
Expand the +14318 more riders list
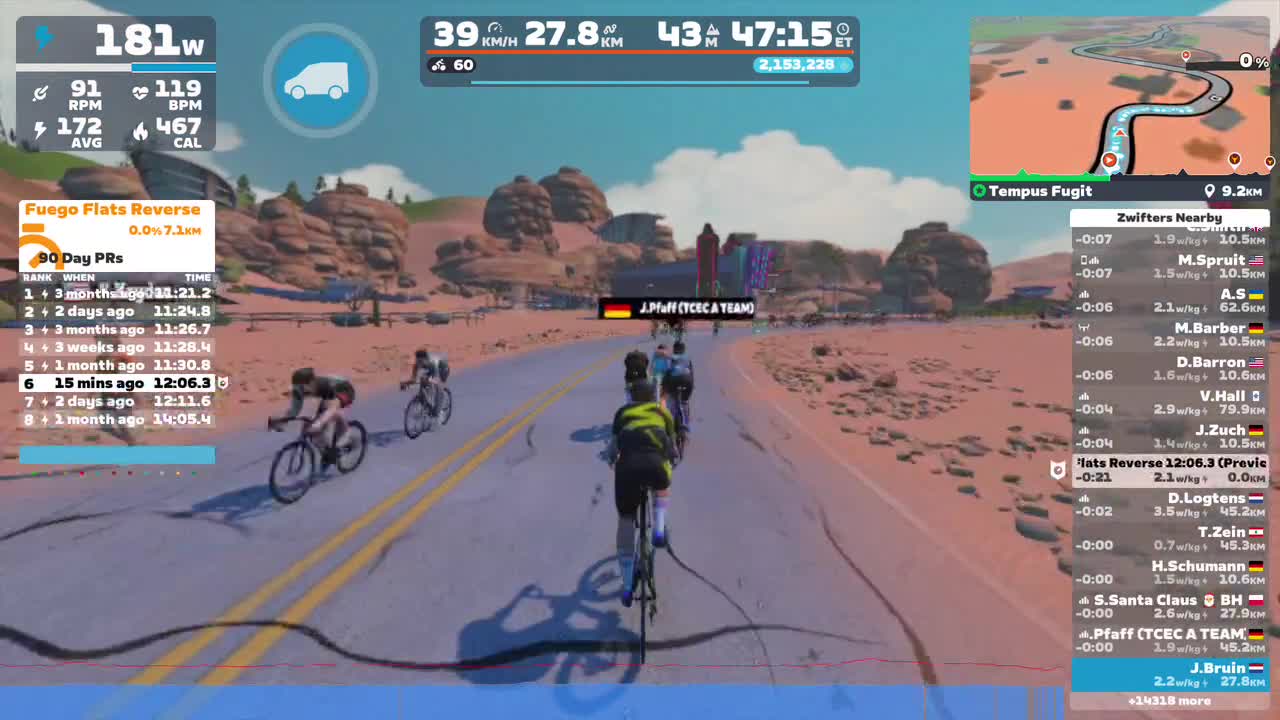click(1169, 701)
